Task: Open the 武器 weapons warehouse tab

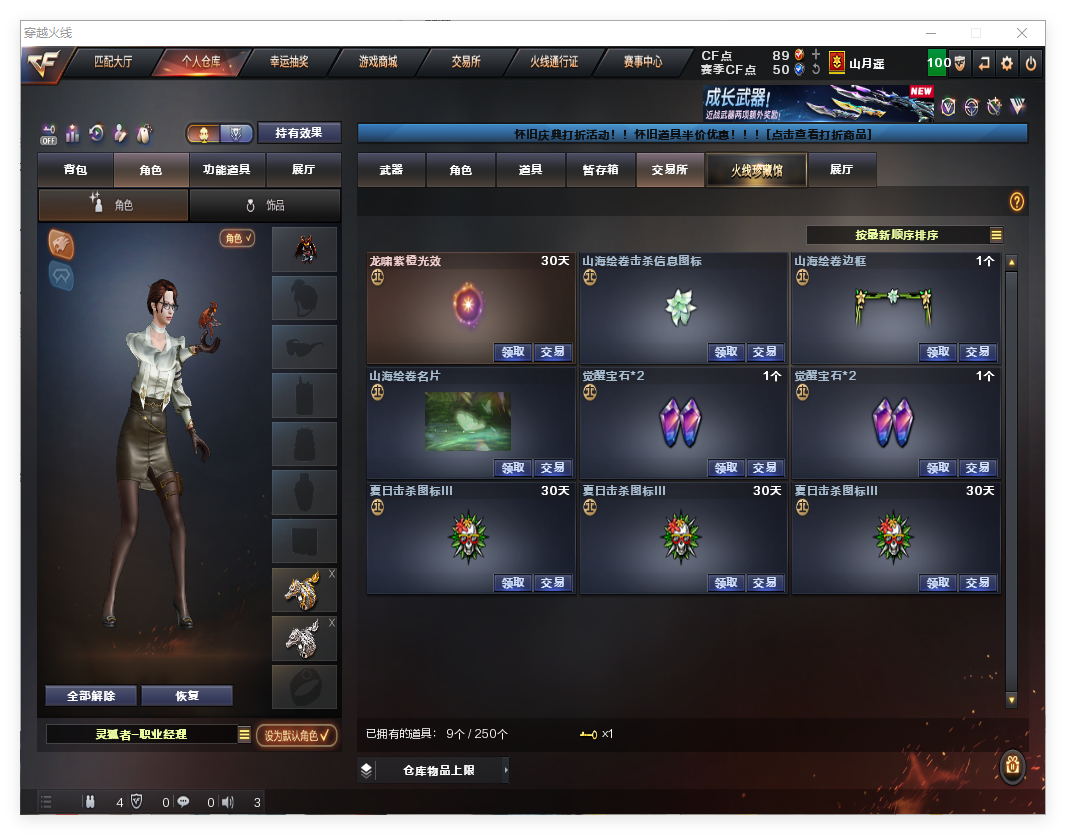Action: [x=391, y=170]
